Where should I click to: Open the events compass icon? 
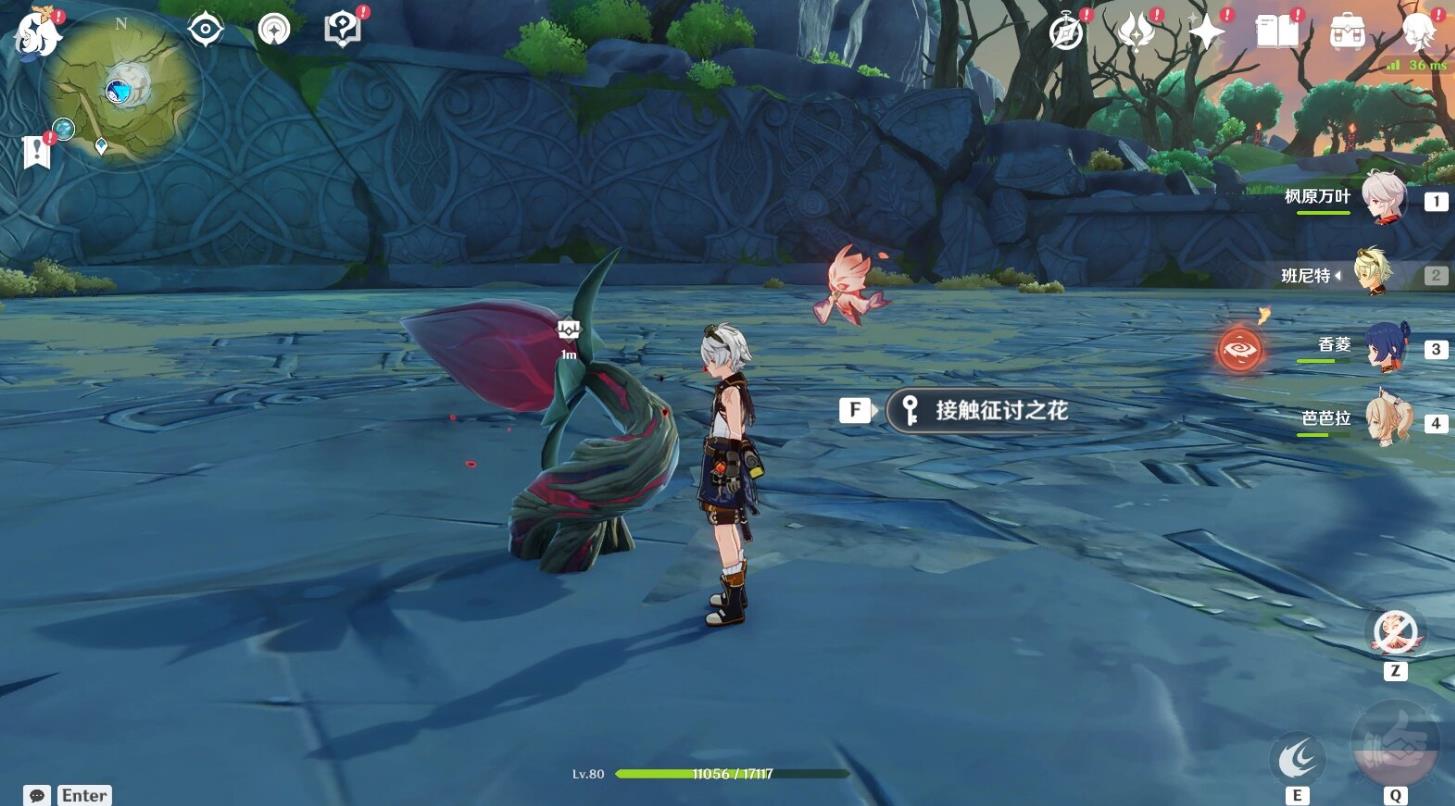point(1066,33)
